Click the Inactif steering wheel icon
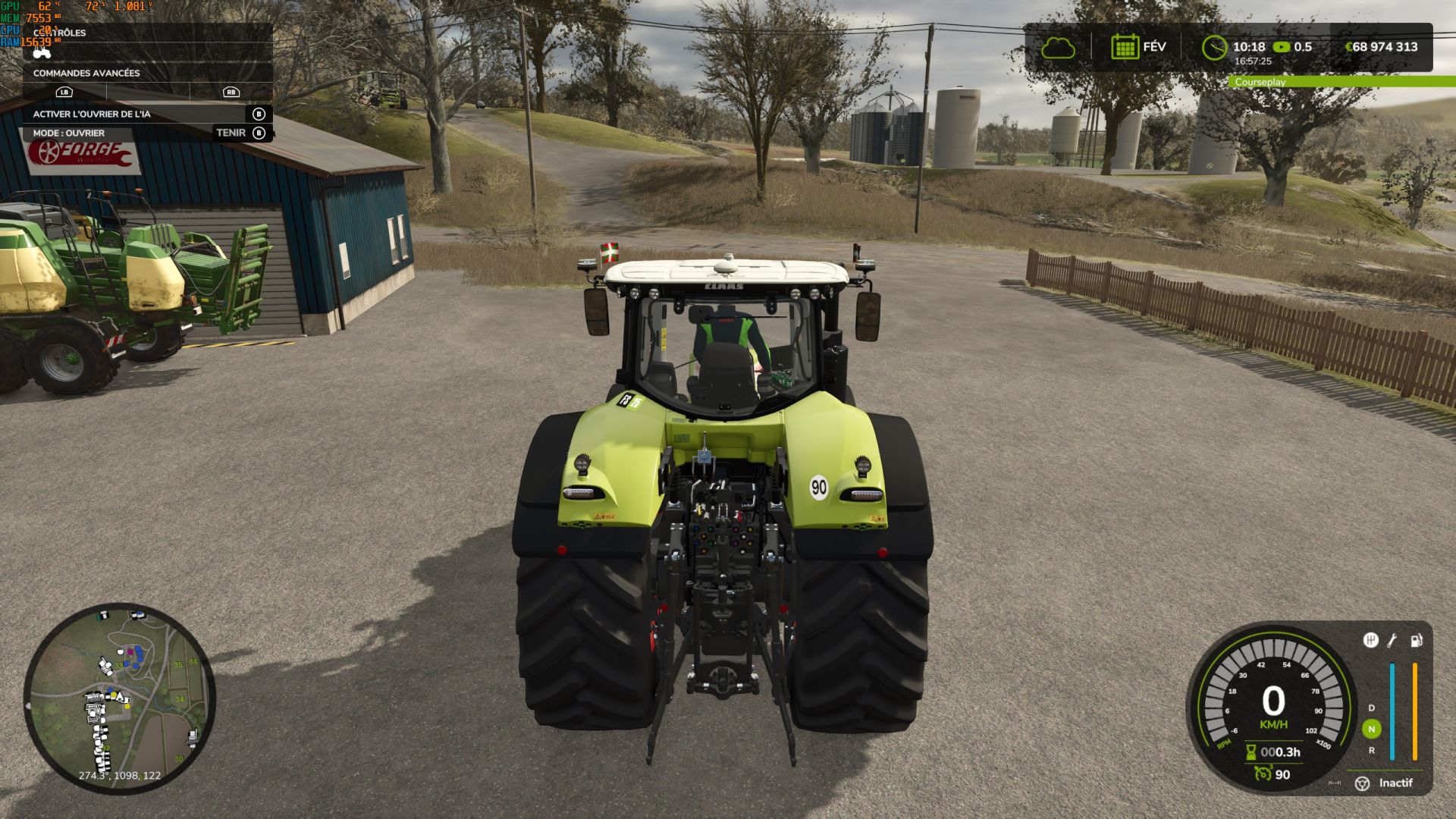Screen dimensions: 1456x819 point(1362,783)
